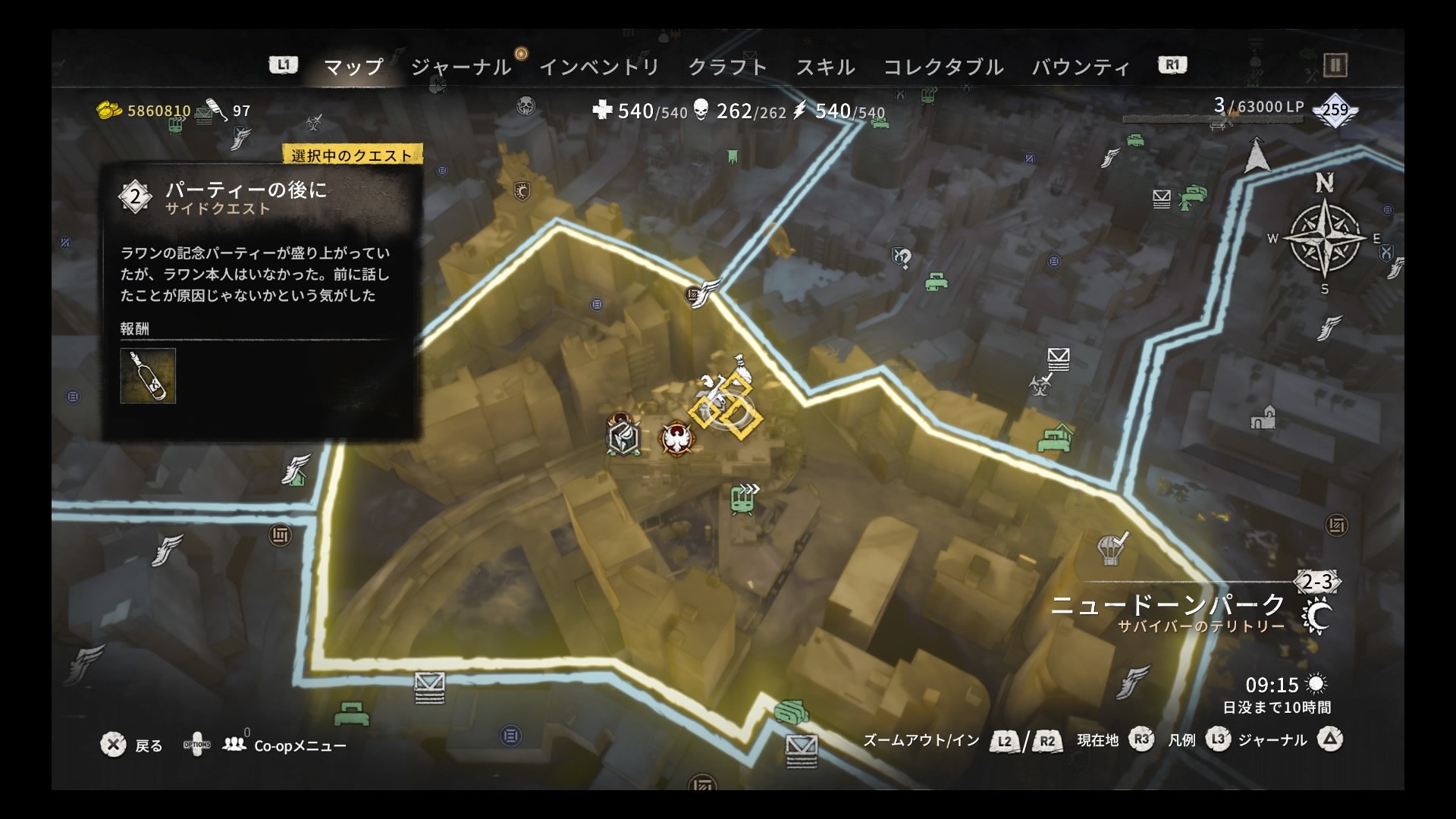
Task: Click the pause icon in the top-right corner
Action: pyautogui.click(x=1335, y=66)
